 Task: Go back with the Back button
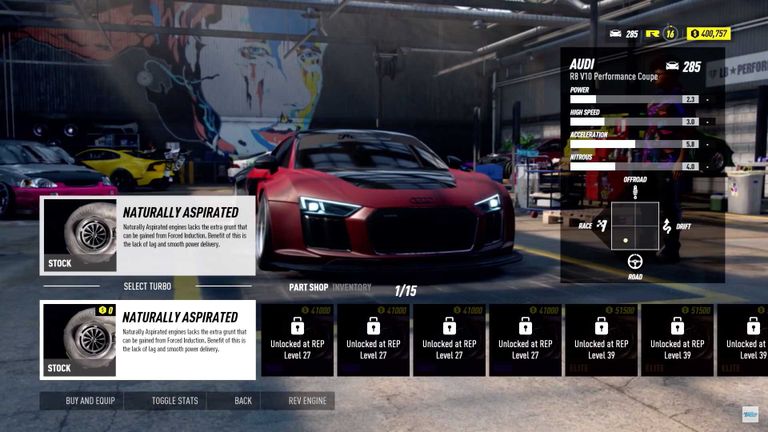pyautogui.click(x=243, y=401)
